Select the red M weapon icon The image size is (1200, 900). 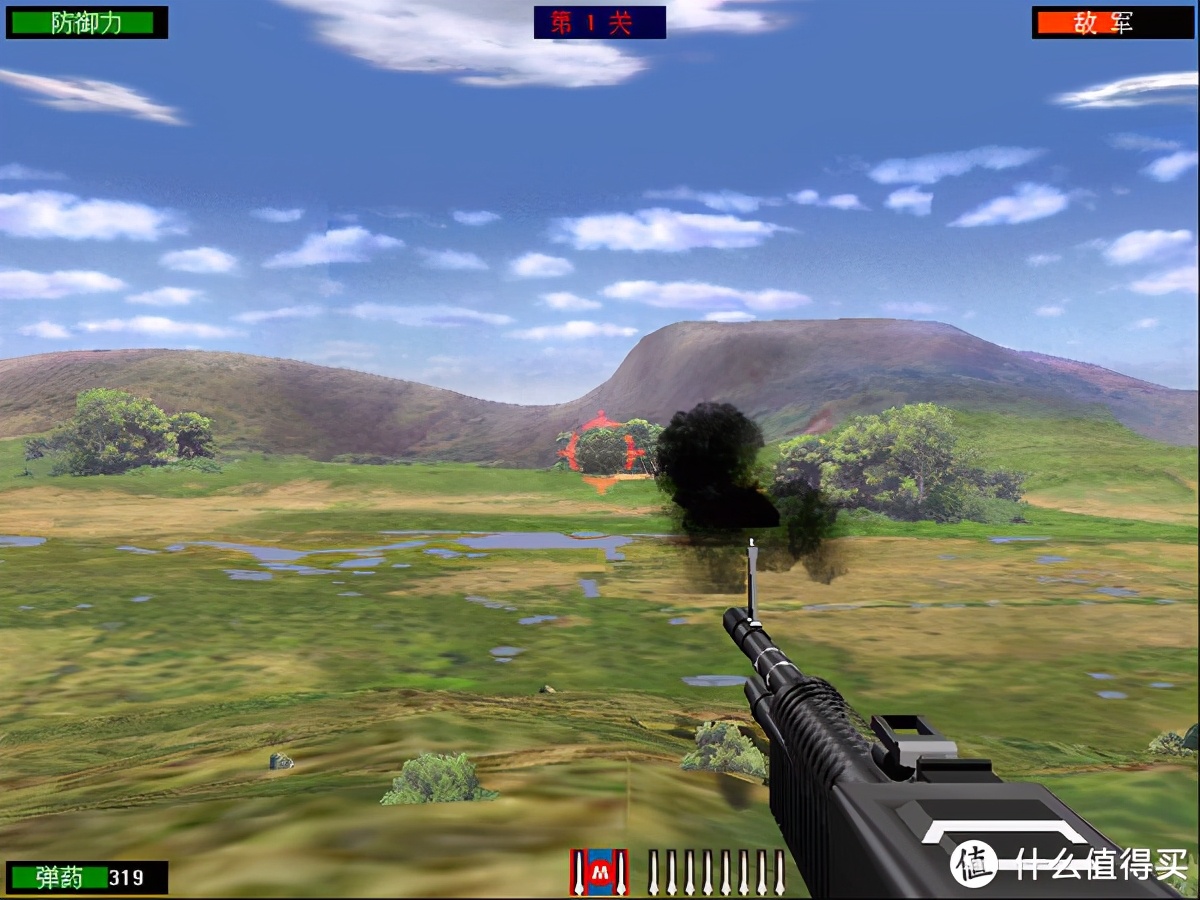pos(600,872)
